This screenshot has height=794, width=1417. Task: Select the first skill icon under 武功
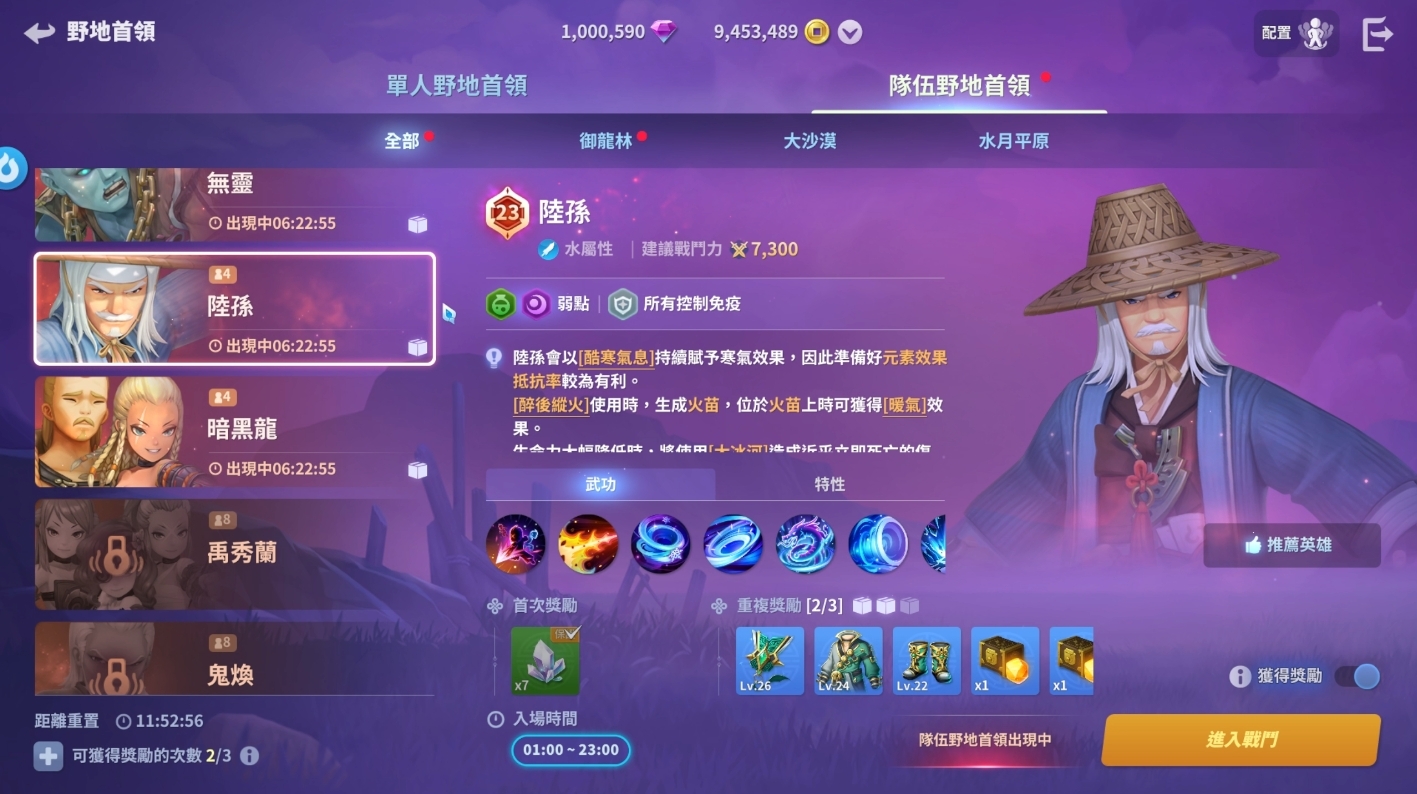(x=515, y=543)
